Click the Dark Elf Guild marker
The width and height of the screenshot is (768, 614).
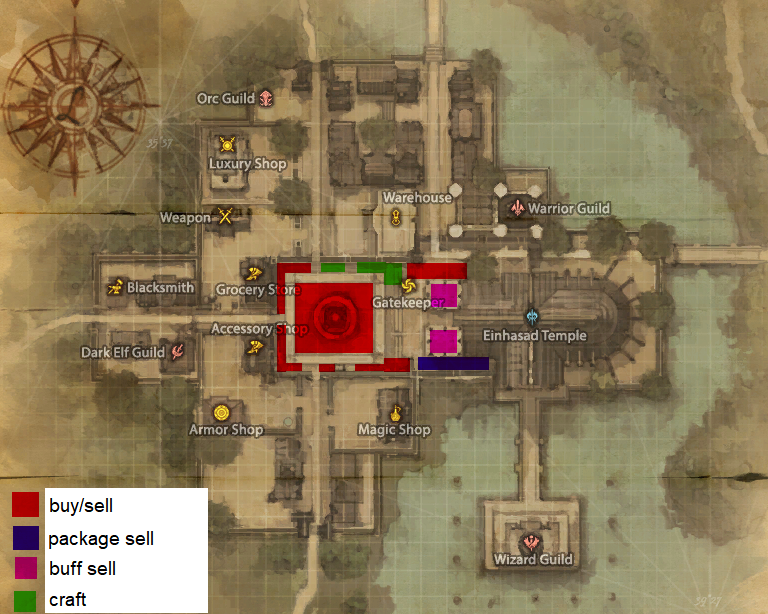pyautogui.click(x=178, y=351)
